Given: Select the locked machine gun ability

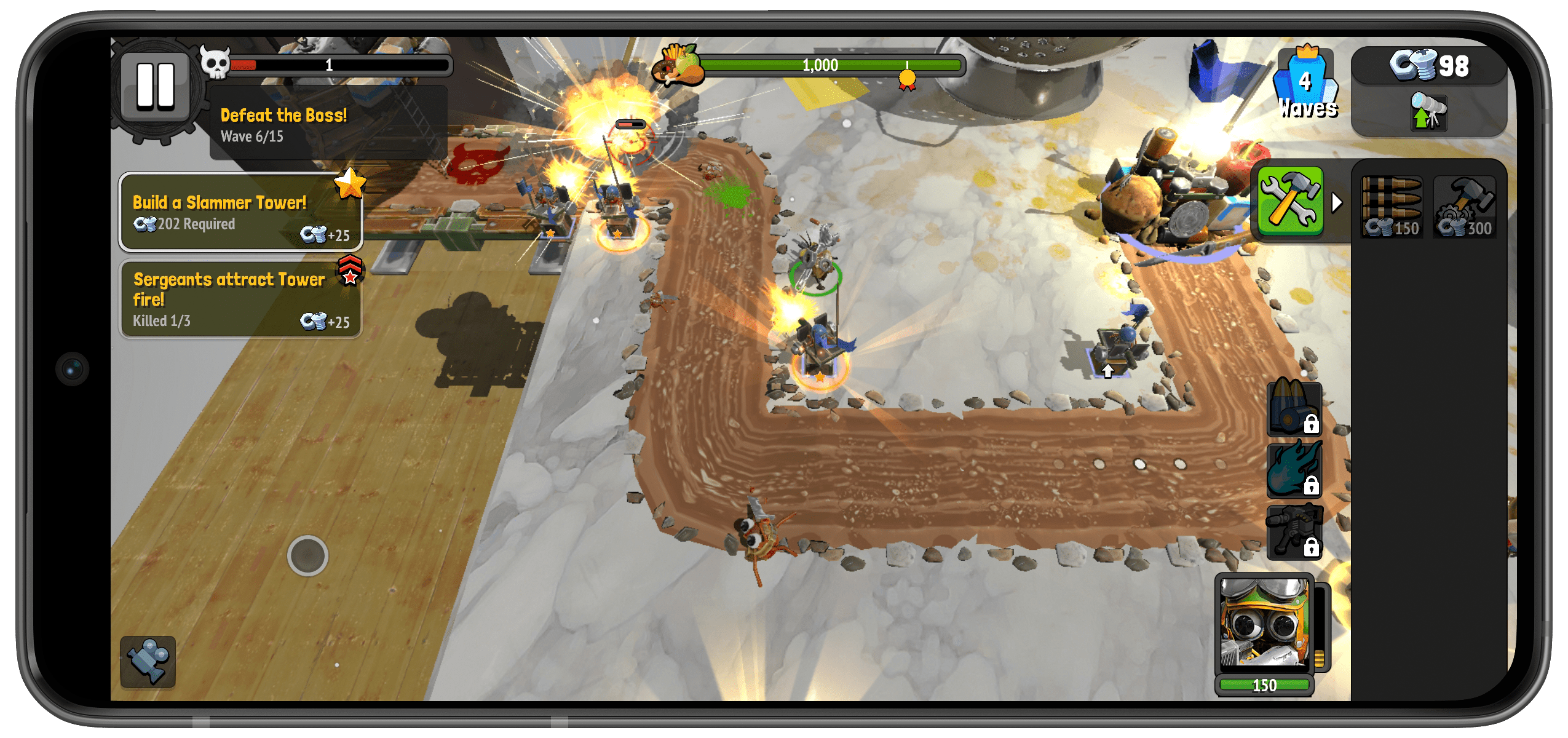Looking at the screenshot, I should tap(1294, 532).
